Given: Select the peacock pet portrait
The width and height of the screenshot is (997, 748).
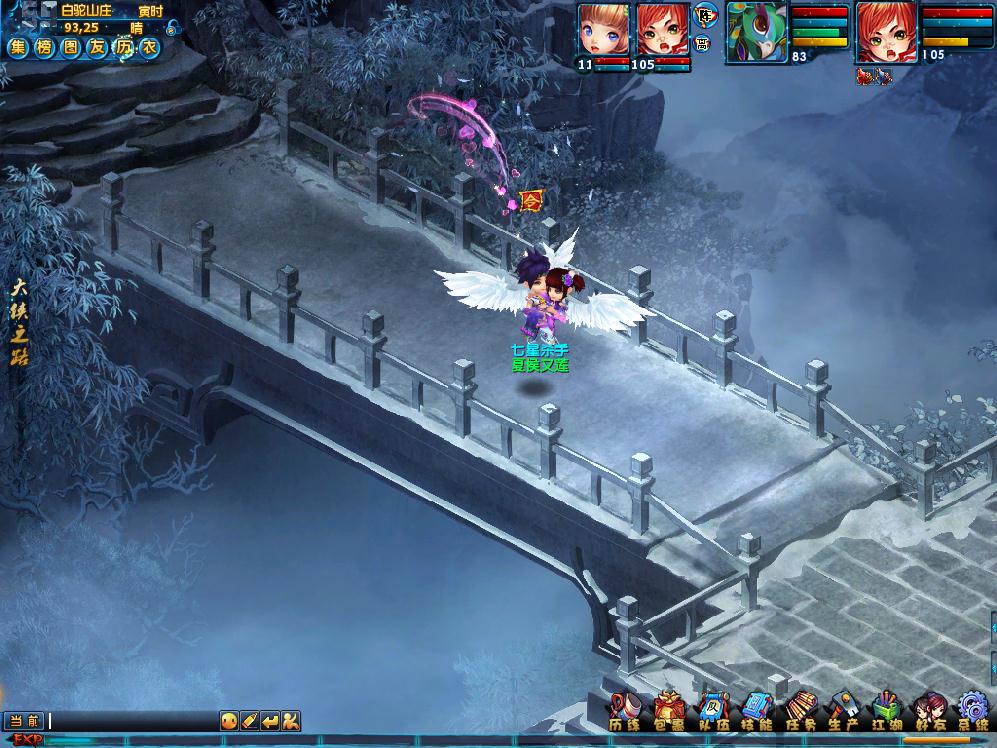Looking at the screenshot, I should (756, 32).
